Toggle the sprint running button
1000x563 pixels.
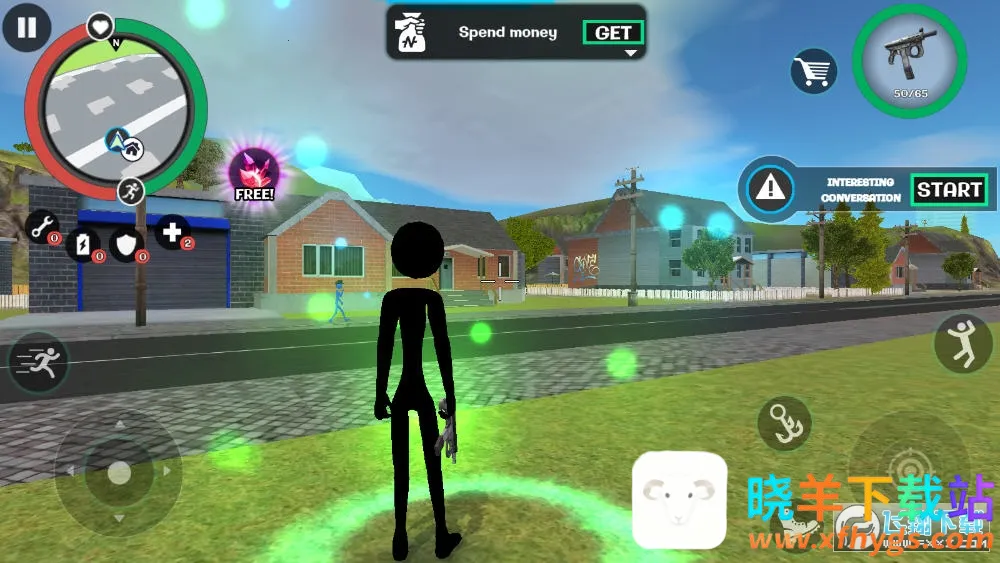coord(39,361)
